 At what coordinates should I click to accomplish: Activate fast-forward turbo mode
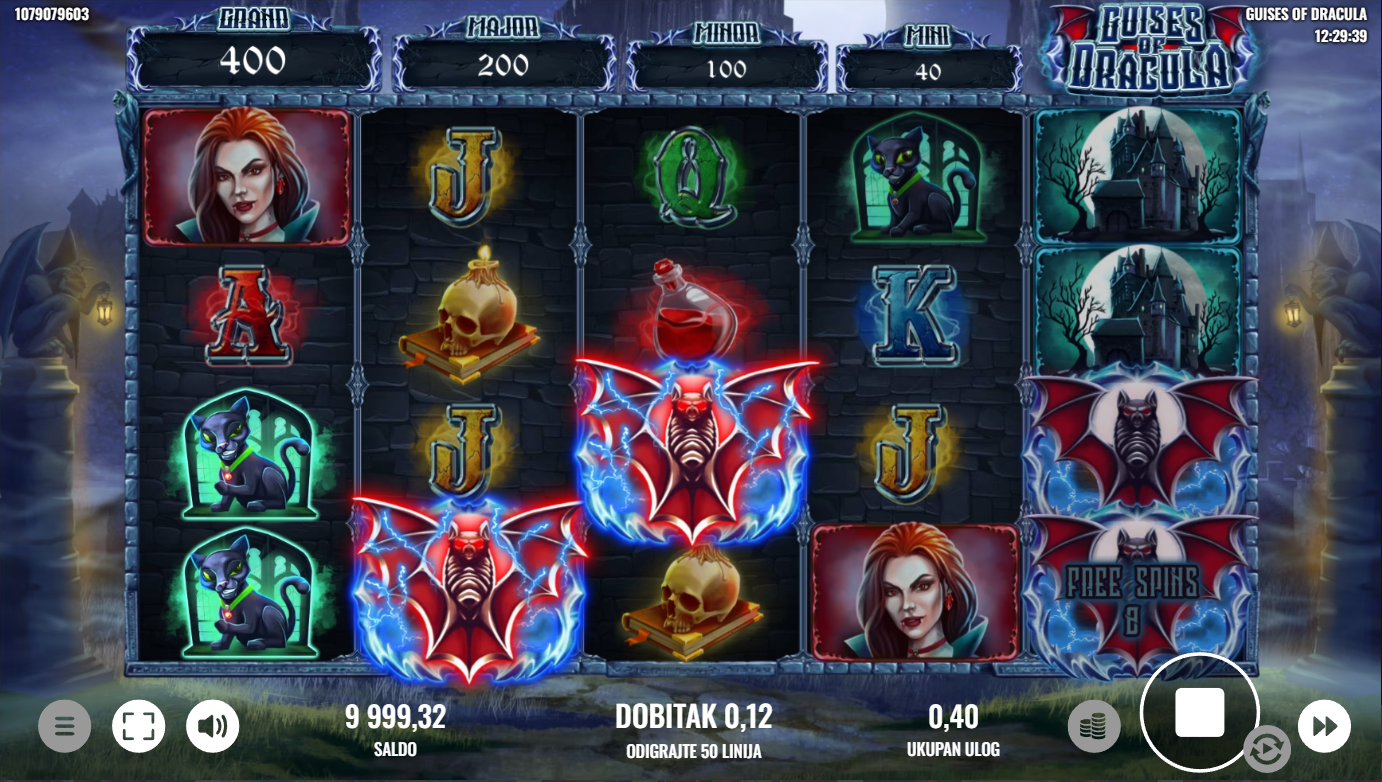click(x=1324, y=726)
